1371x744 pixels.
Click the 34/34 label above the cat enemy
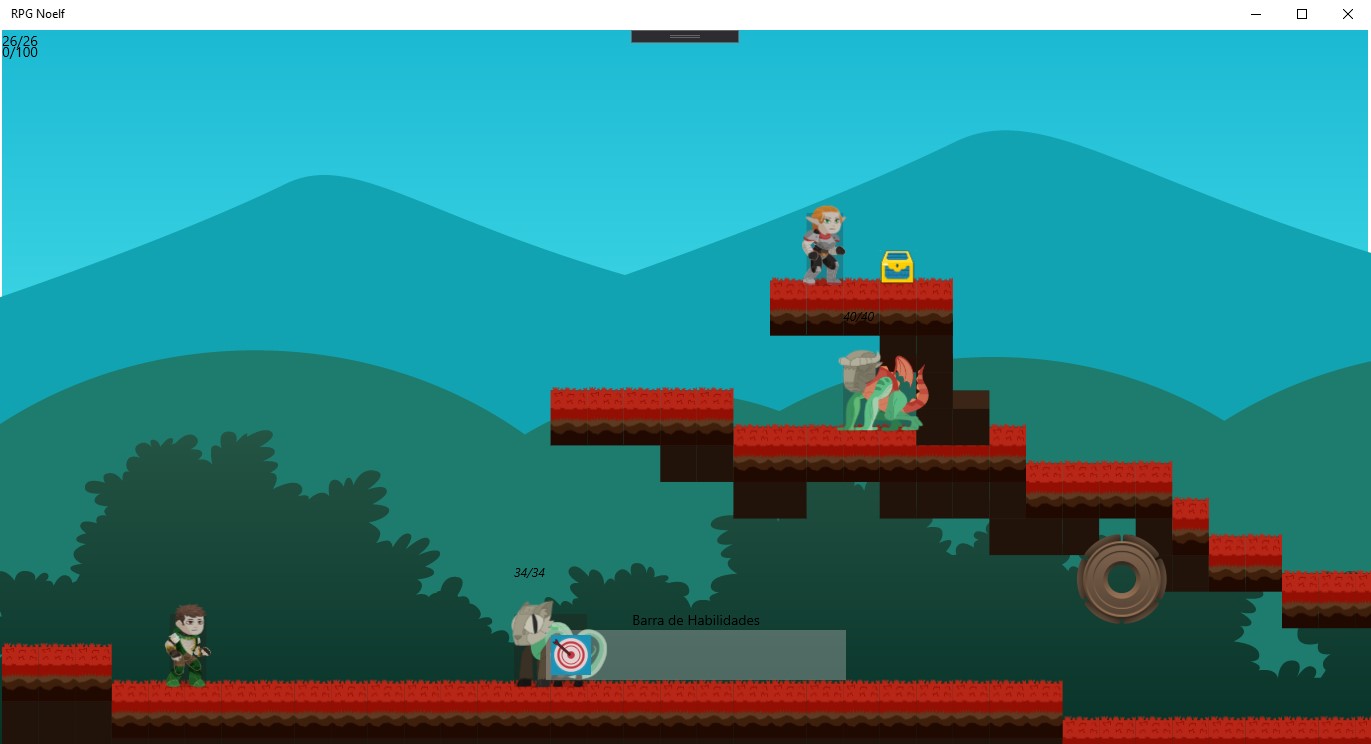[x=530, y=572]
